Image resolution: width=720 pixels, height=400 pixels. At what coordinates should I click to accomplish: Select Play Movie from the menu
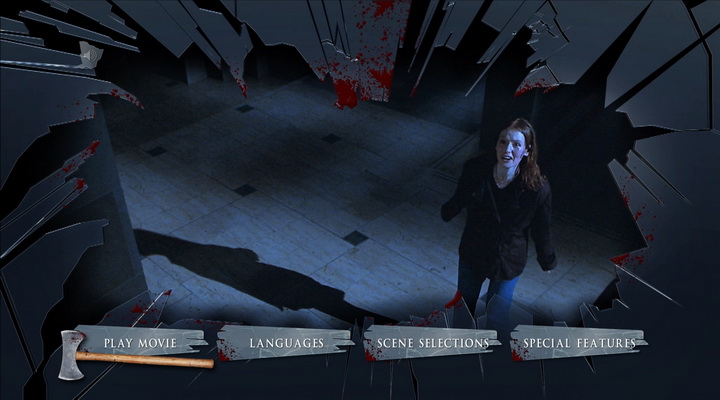(140, 343)
